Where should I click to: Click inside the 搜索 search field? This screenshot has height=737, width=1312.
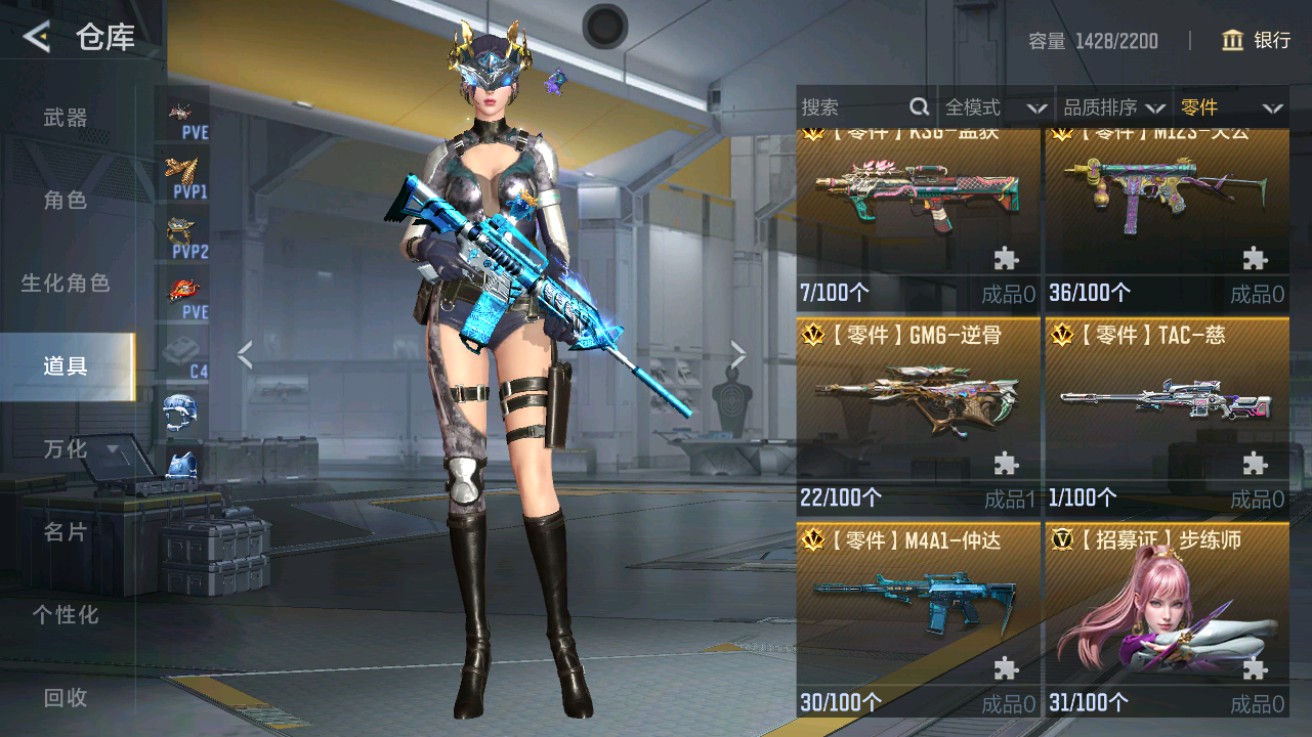pyautogui.click(x=850, y=106)
